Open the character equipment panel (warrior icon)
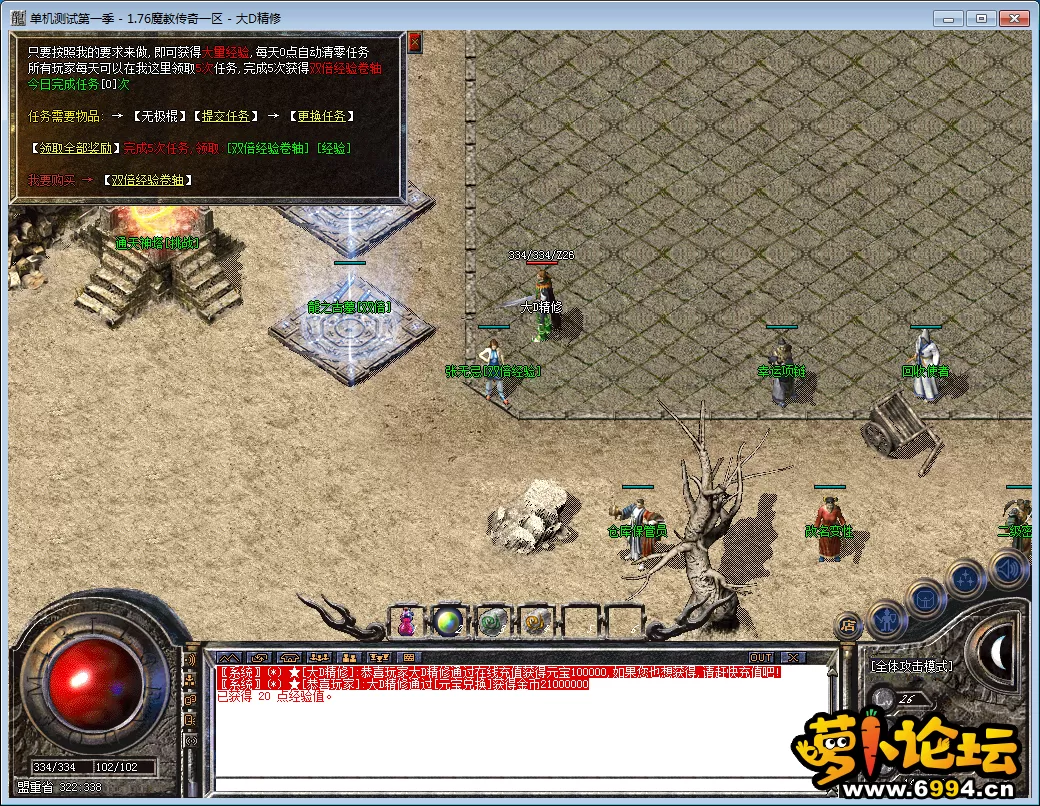This screenshot has width=1040, height=806. 886,619
